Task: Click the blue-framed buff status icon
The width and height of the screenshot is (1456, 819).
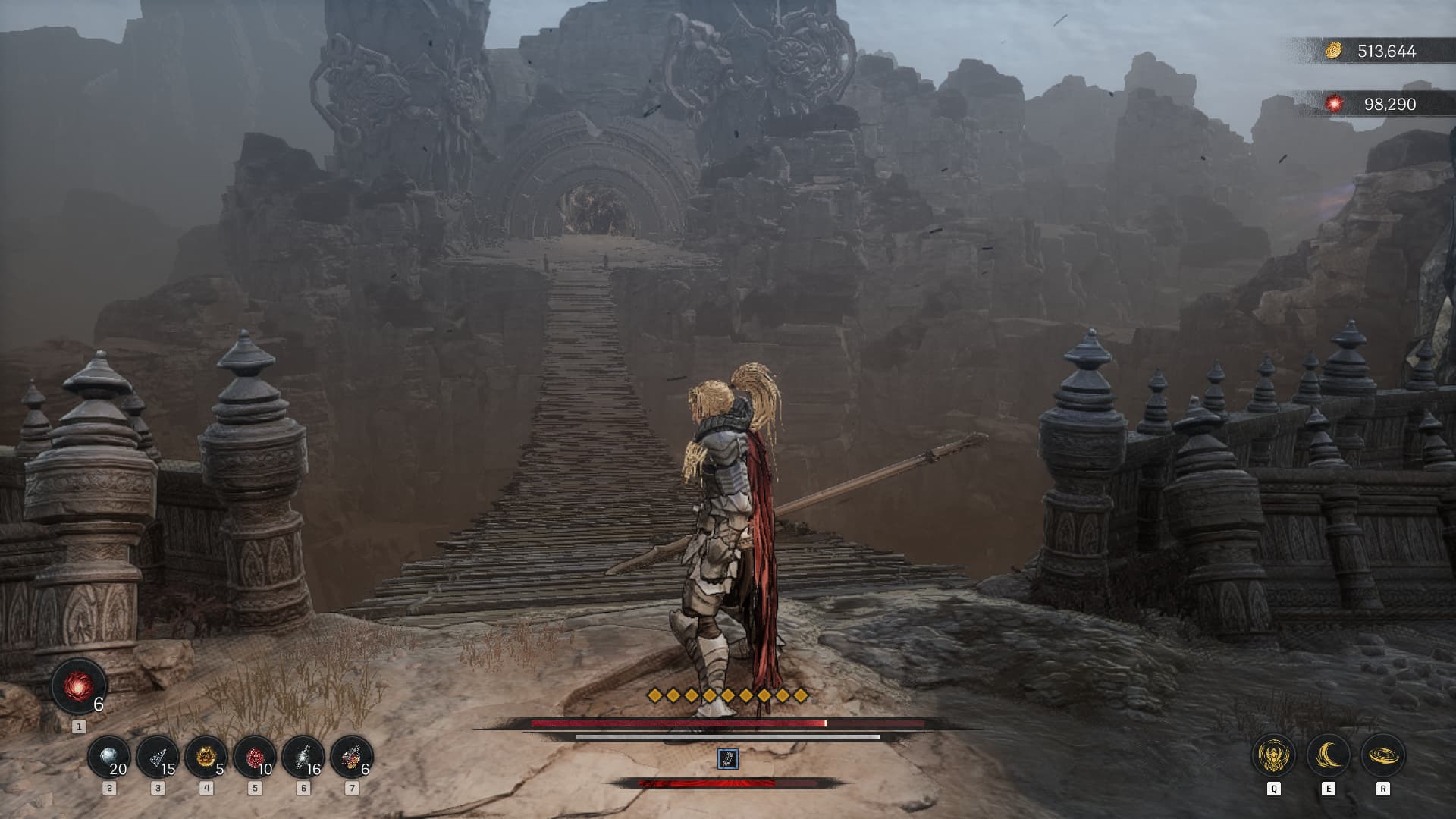Action: 727,759
